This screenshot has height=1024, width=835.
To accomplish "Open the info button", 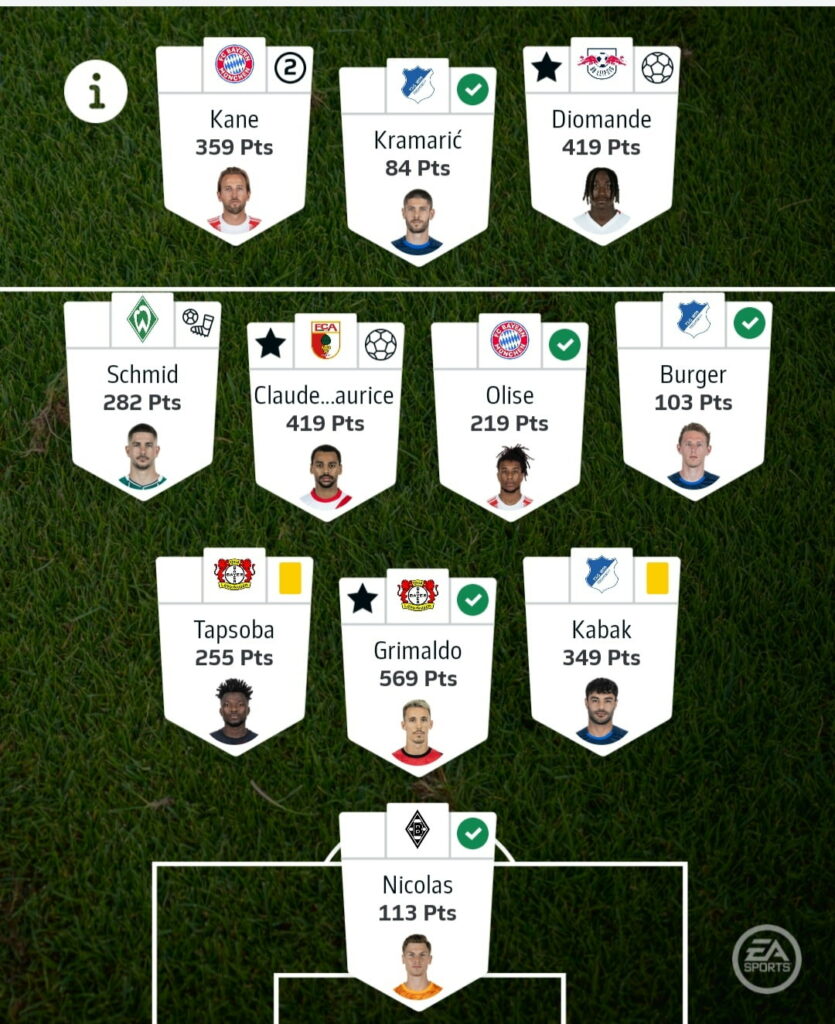I will (x=96, y=91).
